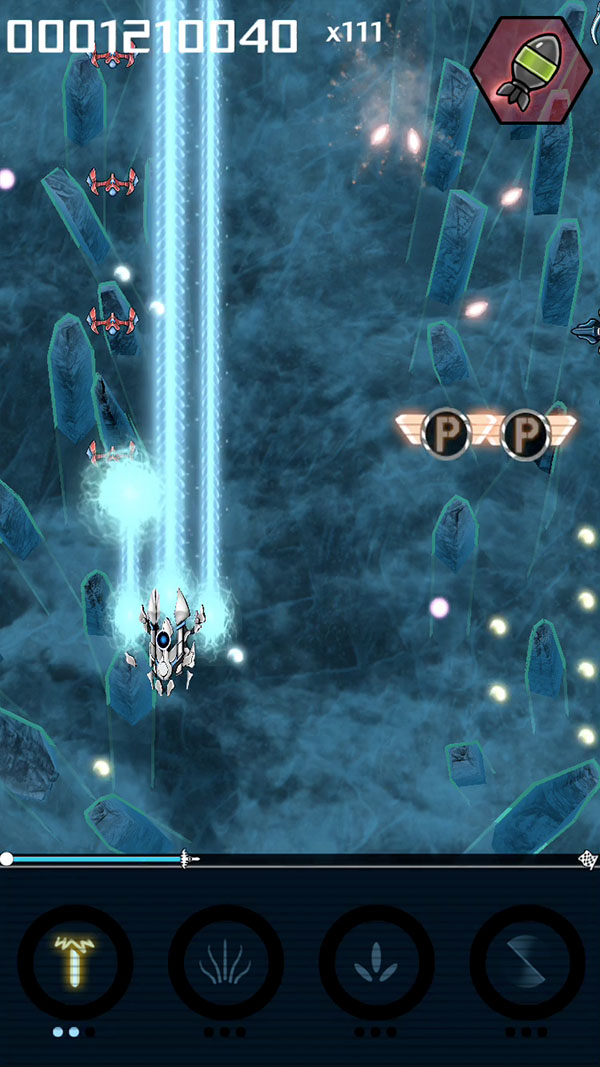
Task: Launch the bomb from the hexagon button
Action: point(531,68)
